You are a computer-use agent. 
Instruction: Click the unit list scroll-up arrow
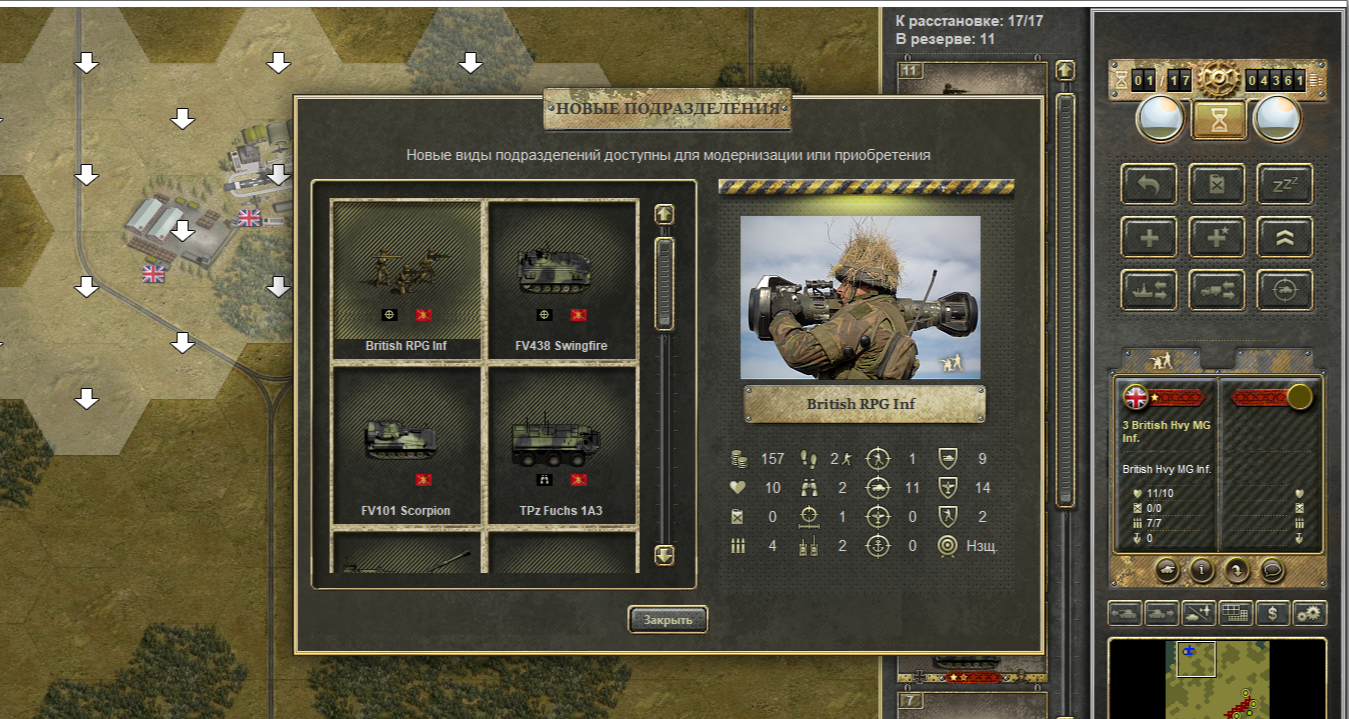coord(664,214)
